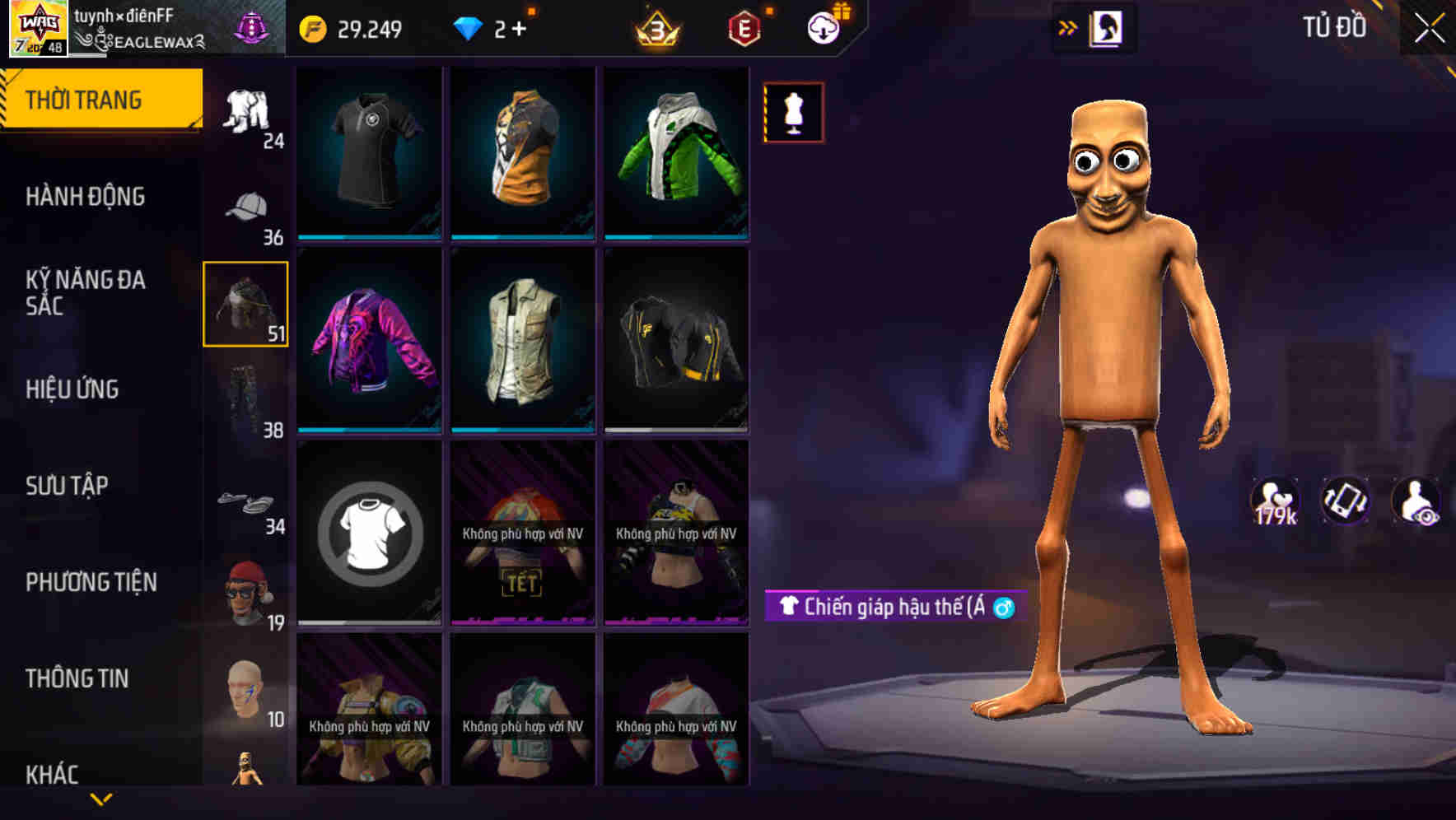The width and height of the screenshot is (1456, 820).
Task: Open the diamond top-up icon
Action: coord(469,27)
